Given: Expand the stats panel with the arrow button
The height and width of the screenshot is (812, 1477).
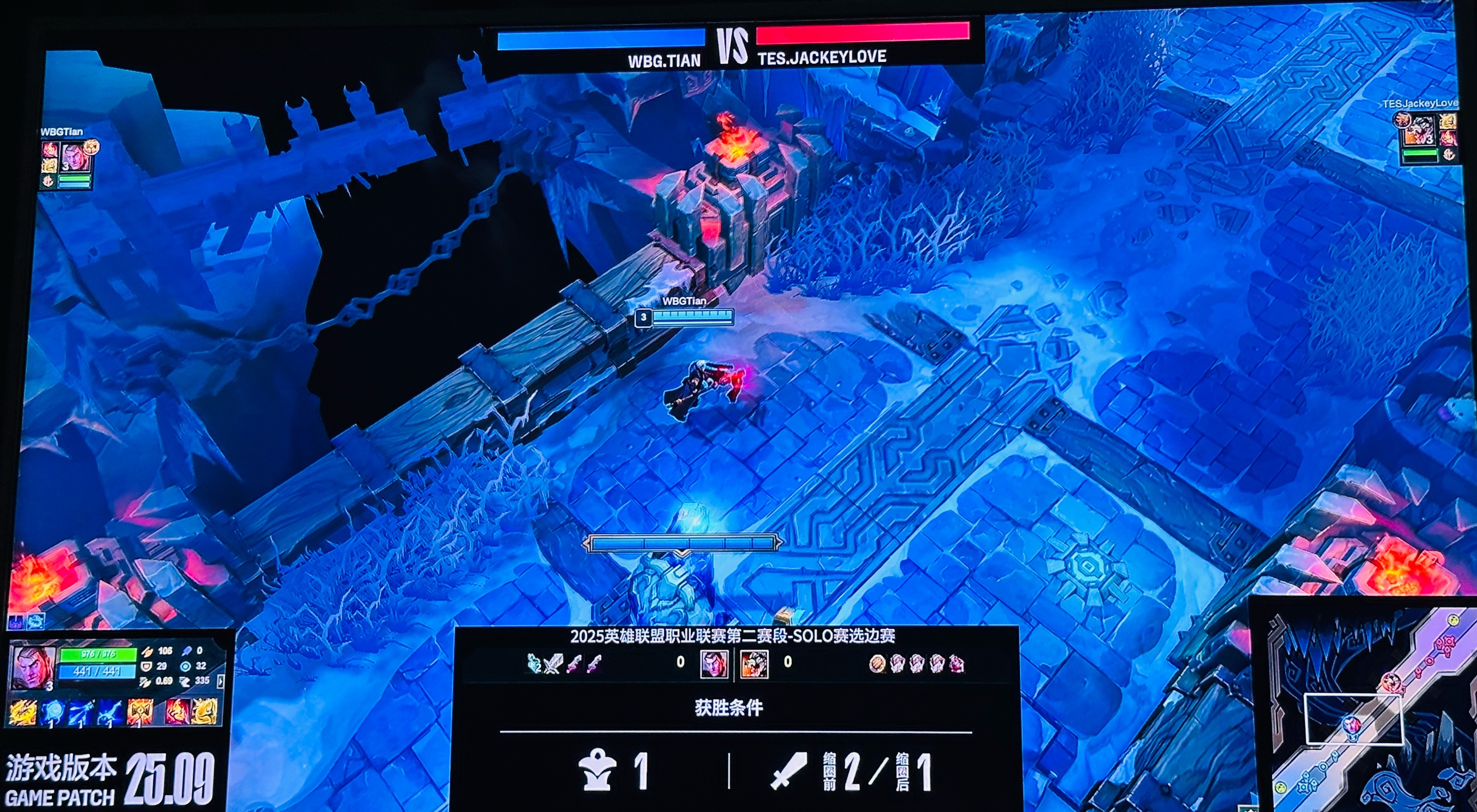Looking at the screenshot, I should (220, 681).
